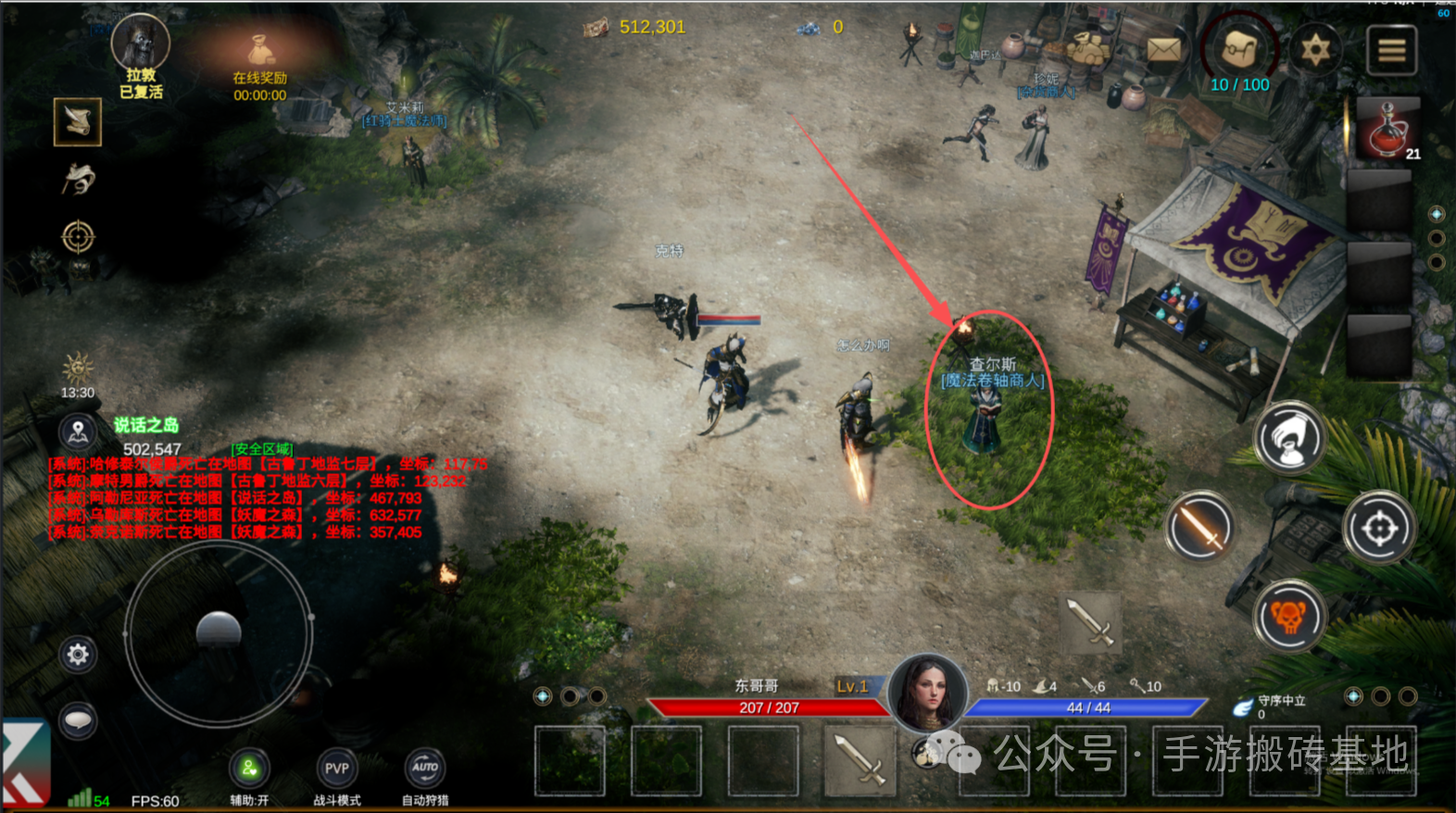Click the 拉敦 boss portrait
The image size is (1456, 813).
coord(141,43)
